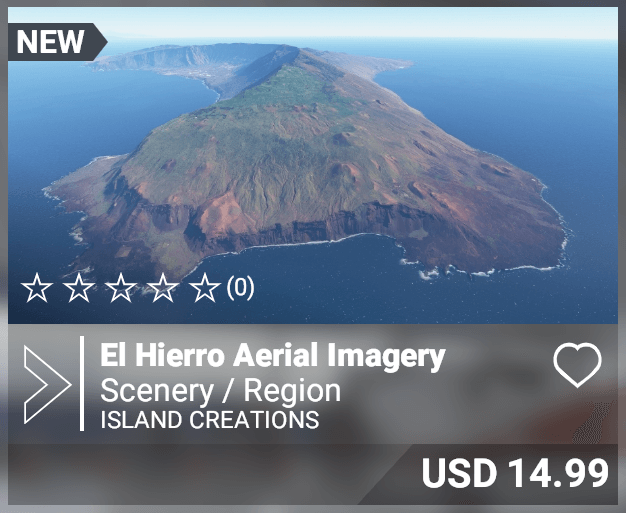Viewport: 626px width, 513px height.
Task: Click the El Hierro Aerial Imagery title
Action: tap(272, 355)
